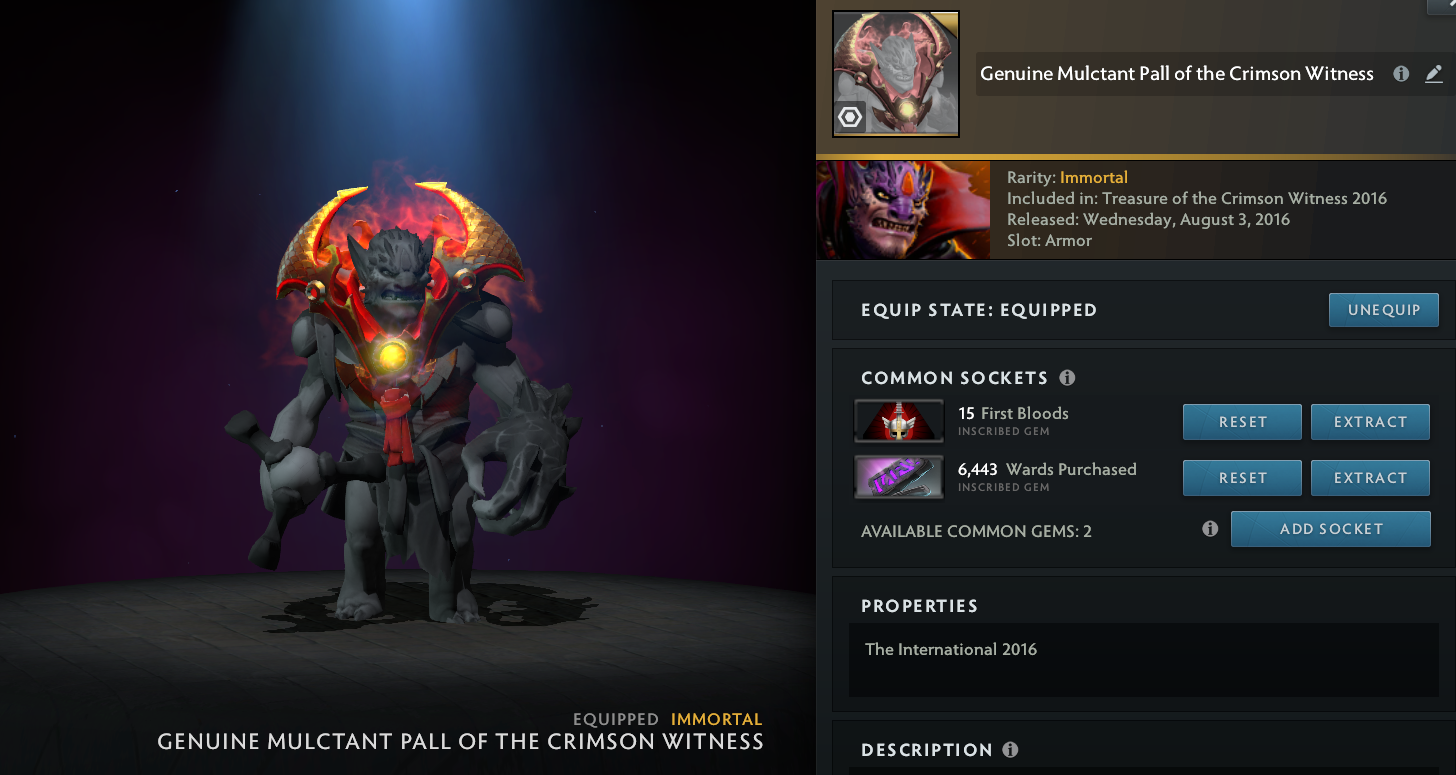Select the First Bloods inscribed gem icon
The image size is (1456, 775).
[897, 421]
